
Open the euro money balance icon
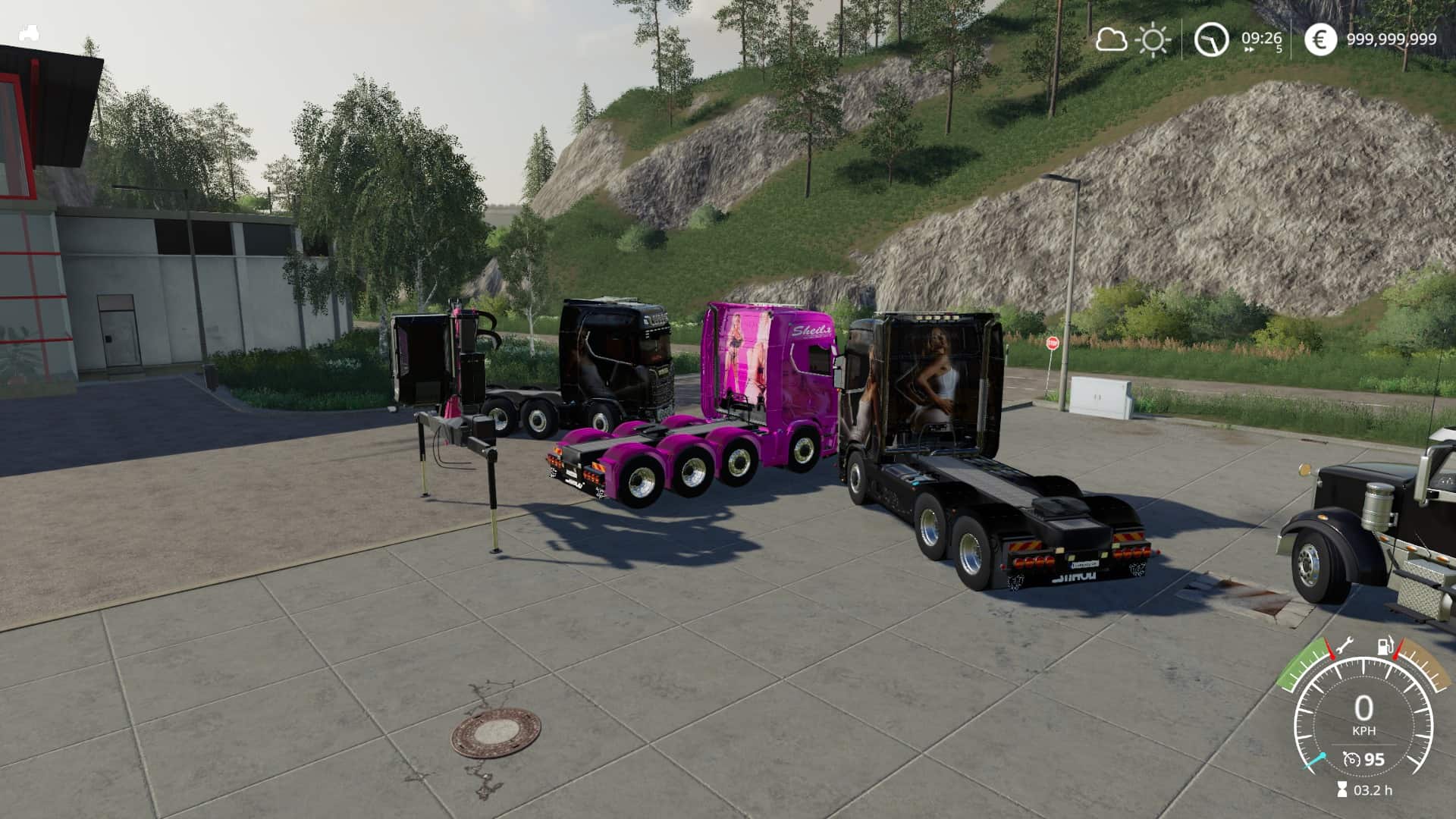tap(1320, 39)
